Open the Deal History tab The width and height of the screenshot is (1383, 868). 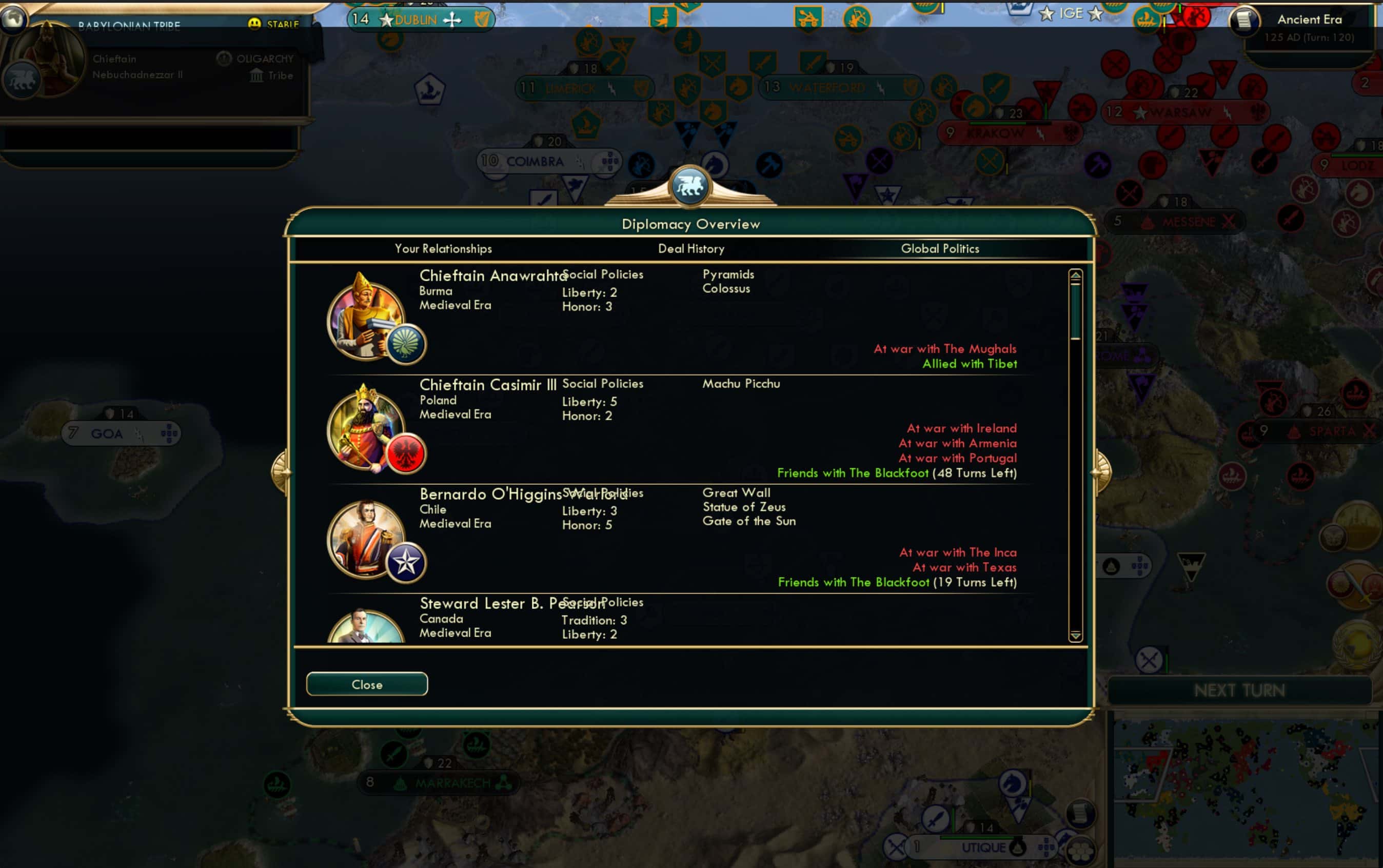691,249
